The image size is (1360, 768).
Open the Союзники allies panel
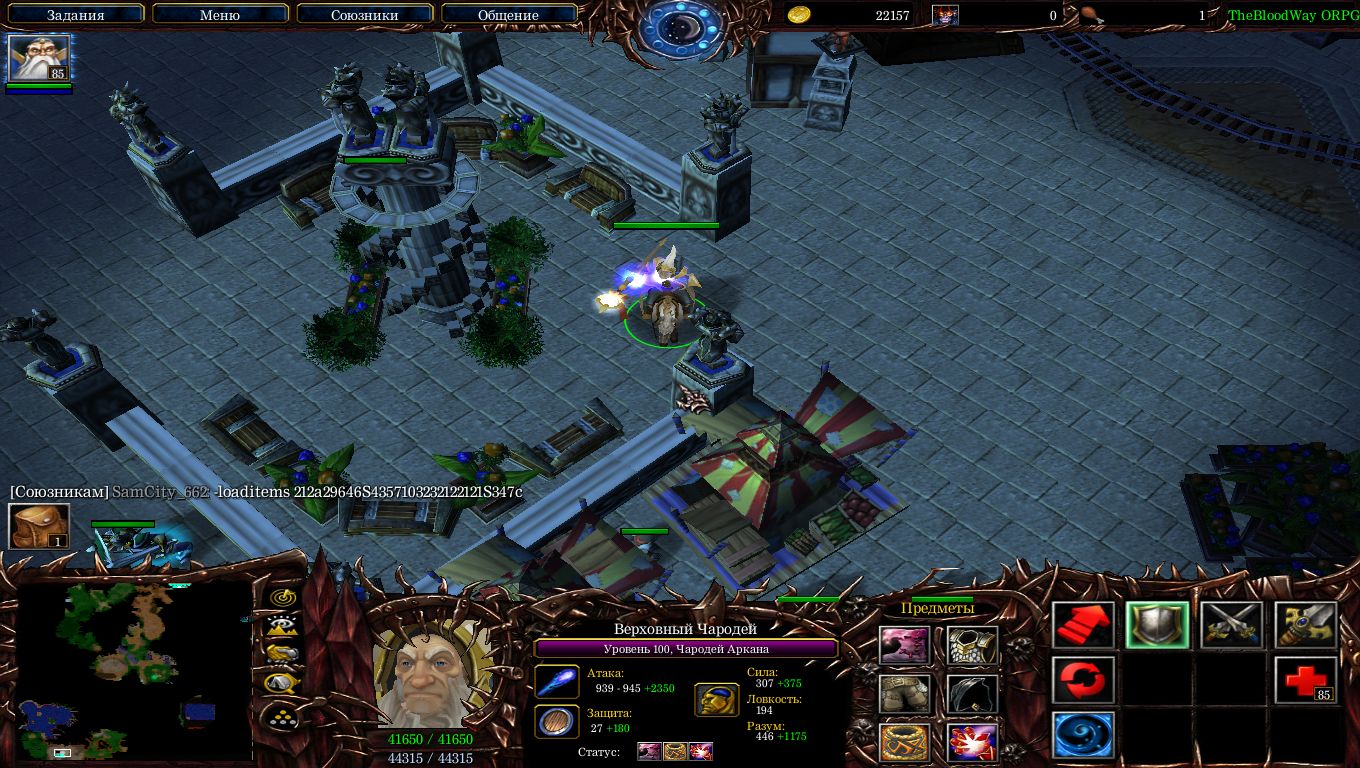tap(365, 15)
